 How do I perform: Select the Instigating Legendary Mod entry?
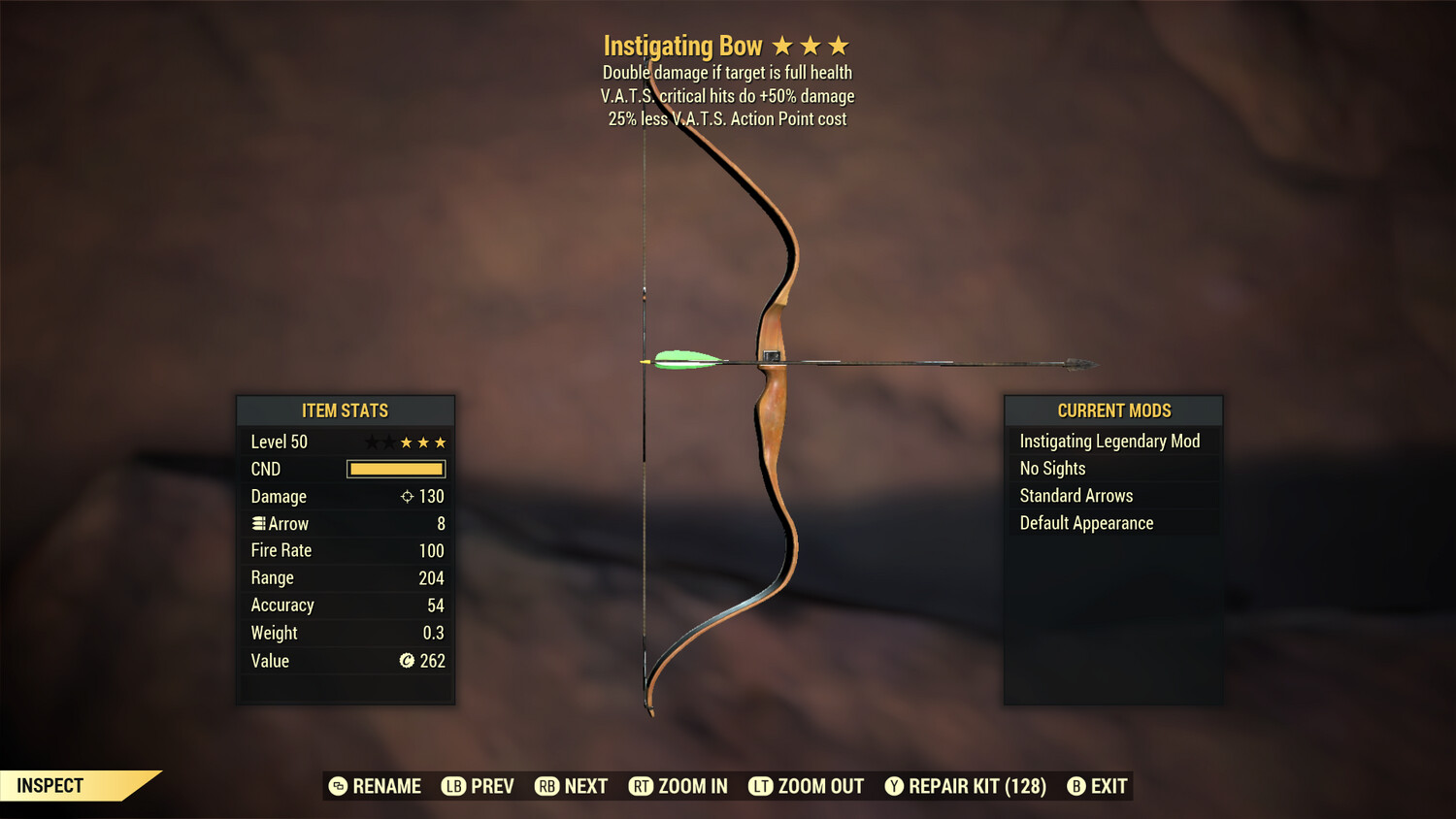pyautogui.click(x=1109, y=441)
